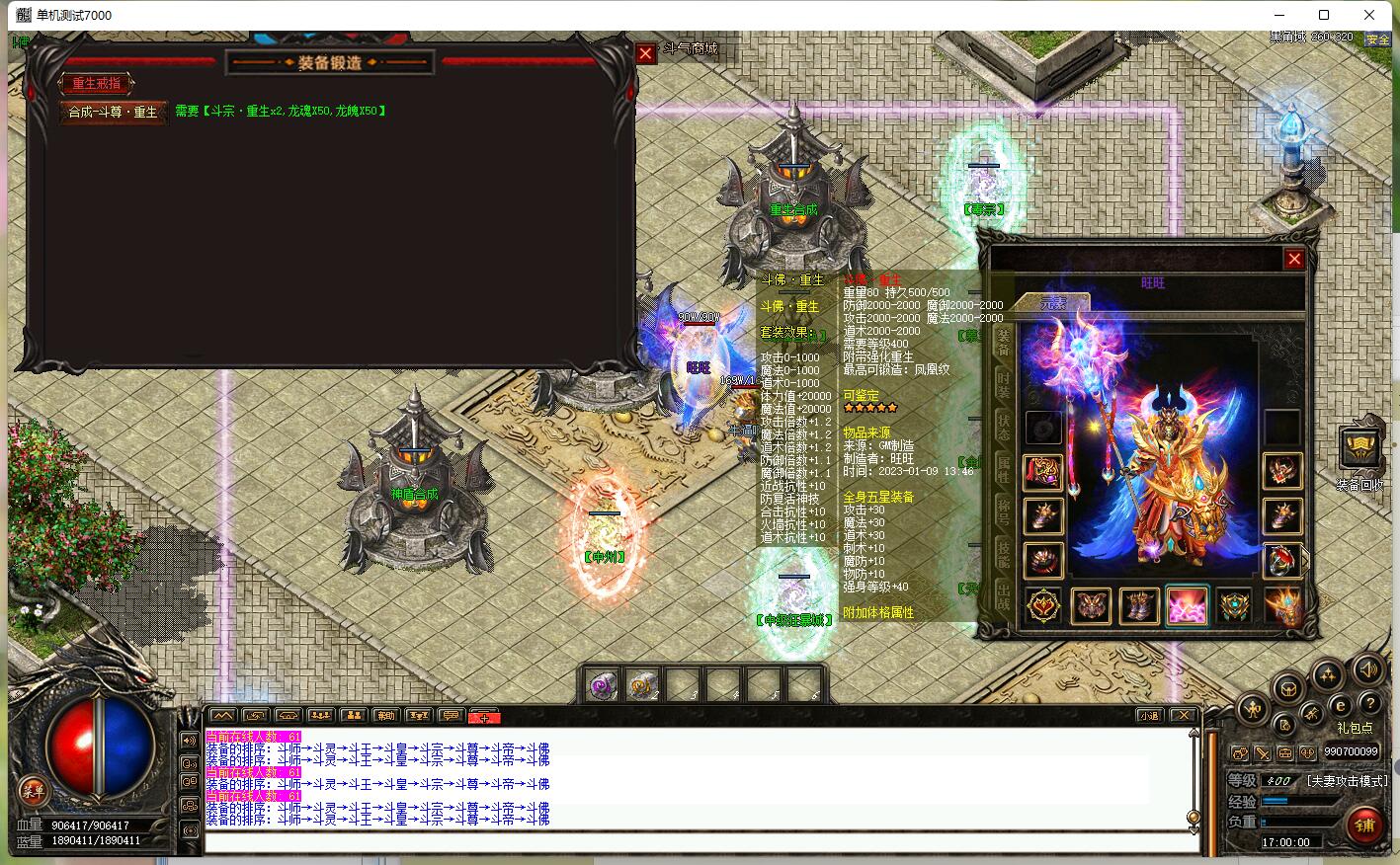Click the red 铺 shop button
1400x865 pixels.
[x=1364, y=825]
